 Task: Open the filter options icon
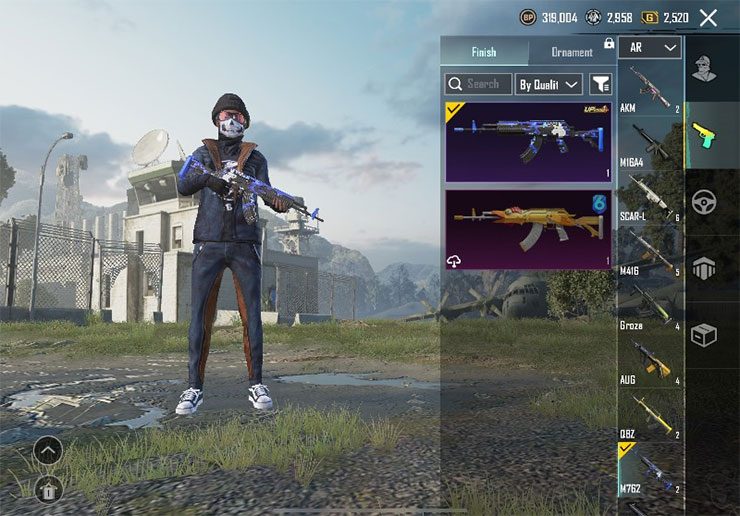pyautogui.click(x=600, y=84)
